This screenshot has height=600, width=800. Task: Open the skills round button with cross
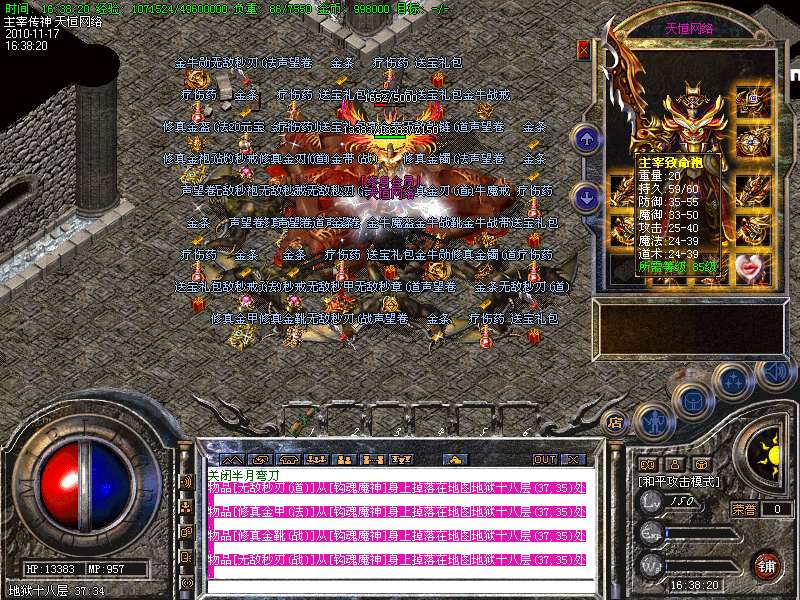pyautogui.click(x=735, y=380)
